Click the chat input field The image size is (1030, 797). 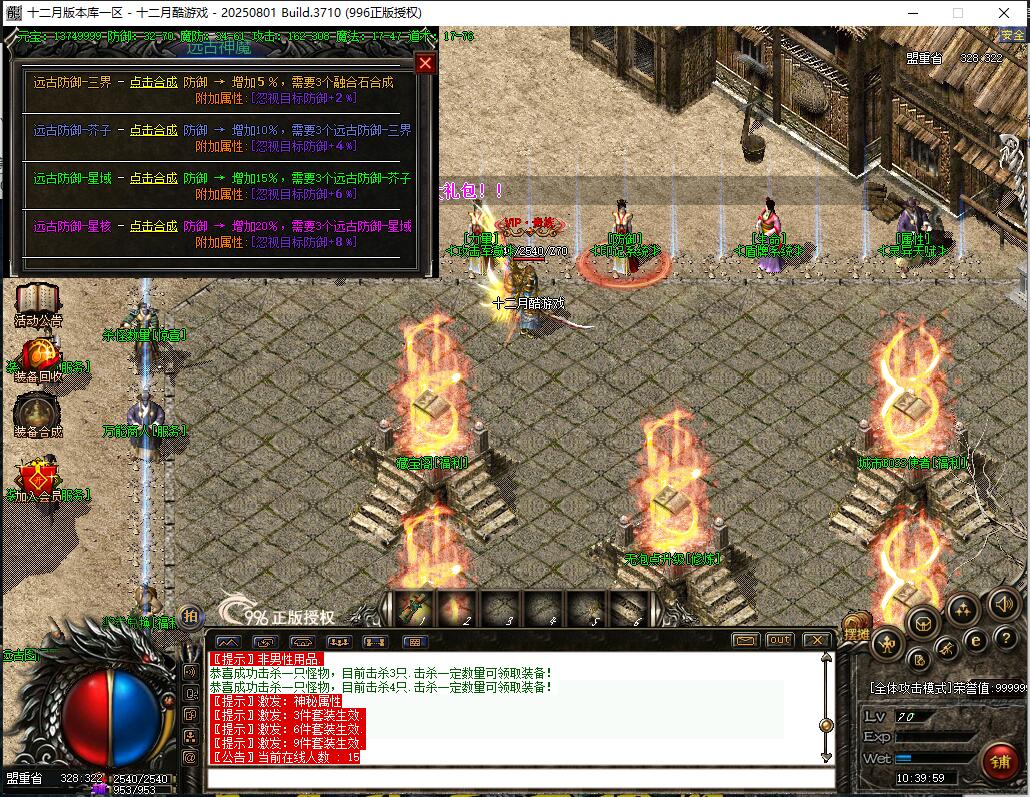[x=520, y=777]
